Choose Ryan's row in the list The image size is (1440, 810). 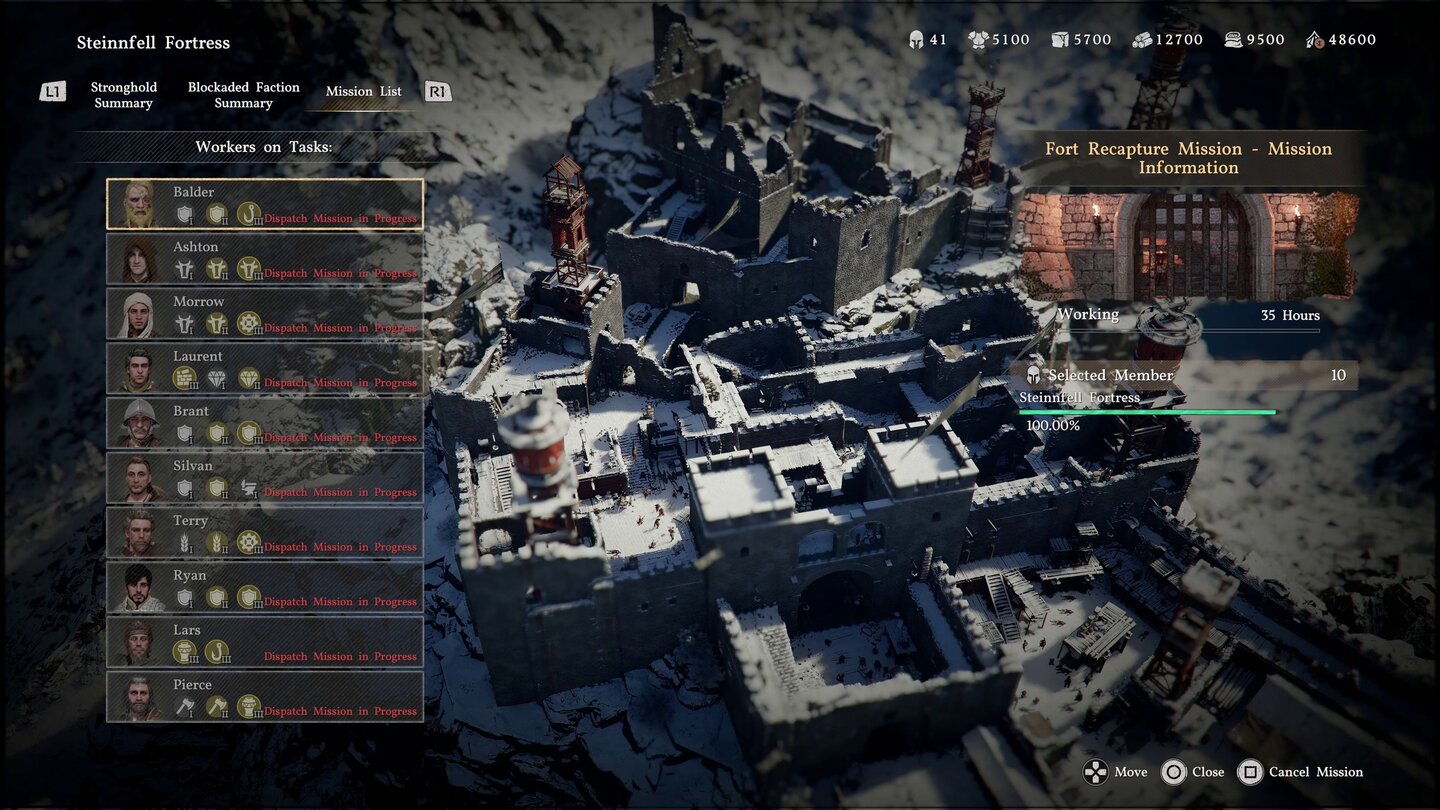pyautogui.click(x=265, y=587)
